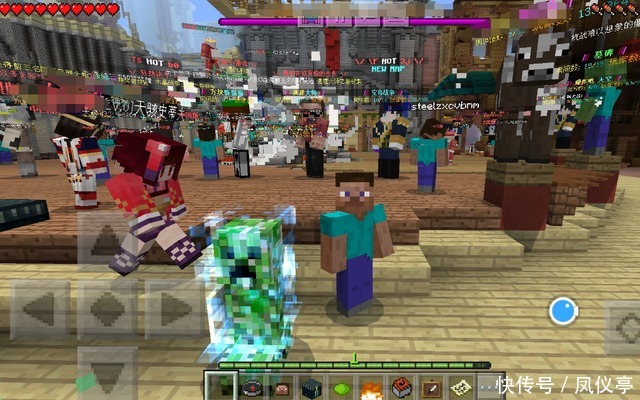This screenshot has height=400, width=640.
Task: Open the inventory via the three-dots button
Action: point(489,387)
